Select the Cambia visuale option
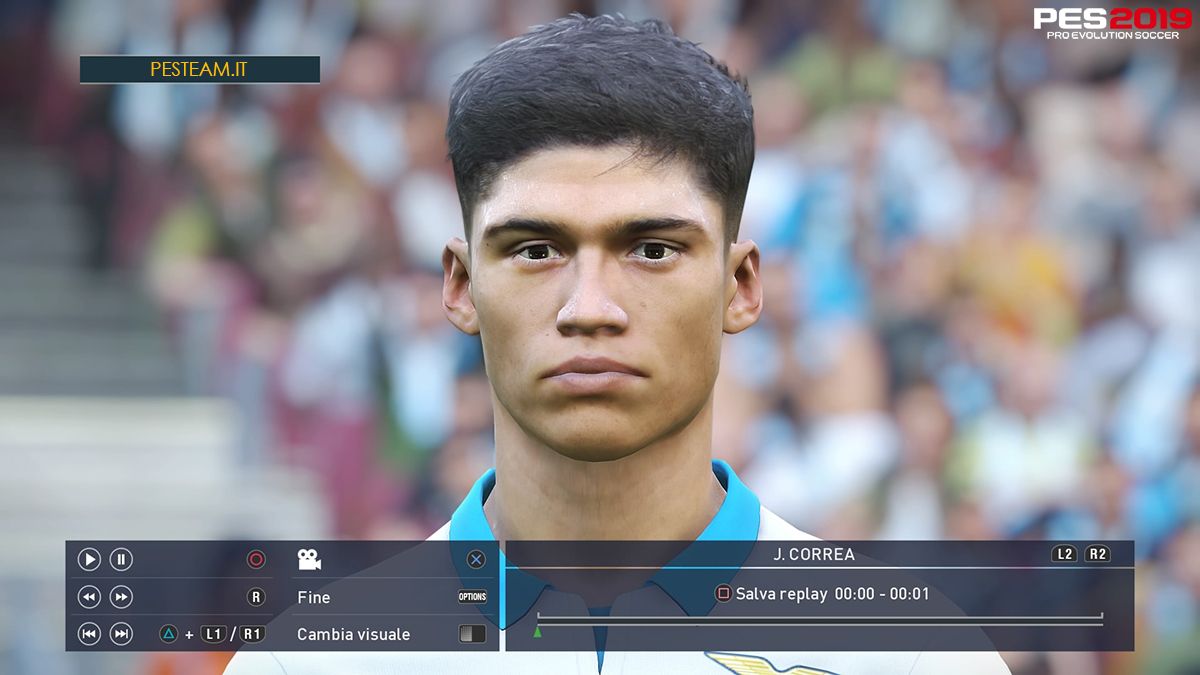Viewport: 1200px width, 675px height. (353, 634)
